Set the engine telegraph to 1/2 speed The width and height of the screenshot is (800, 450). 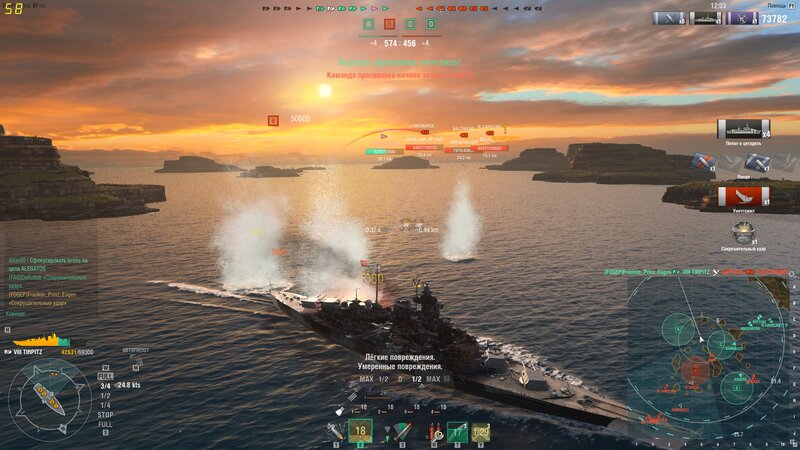104,395
